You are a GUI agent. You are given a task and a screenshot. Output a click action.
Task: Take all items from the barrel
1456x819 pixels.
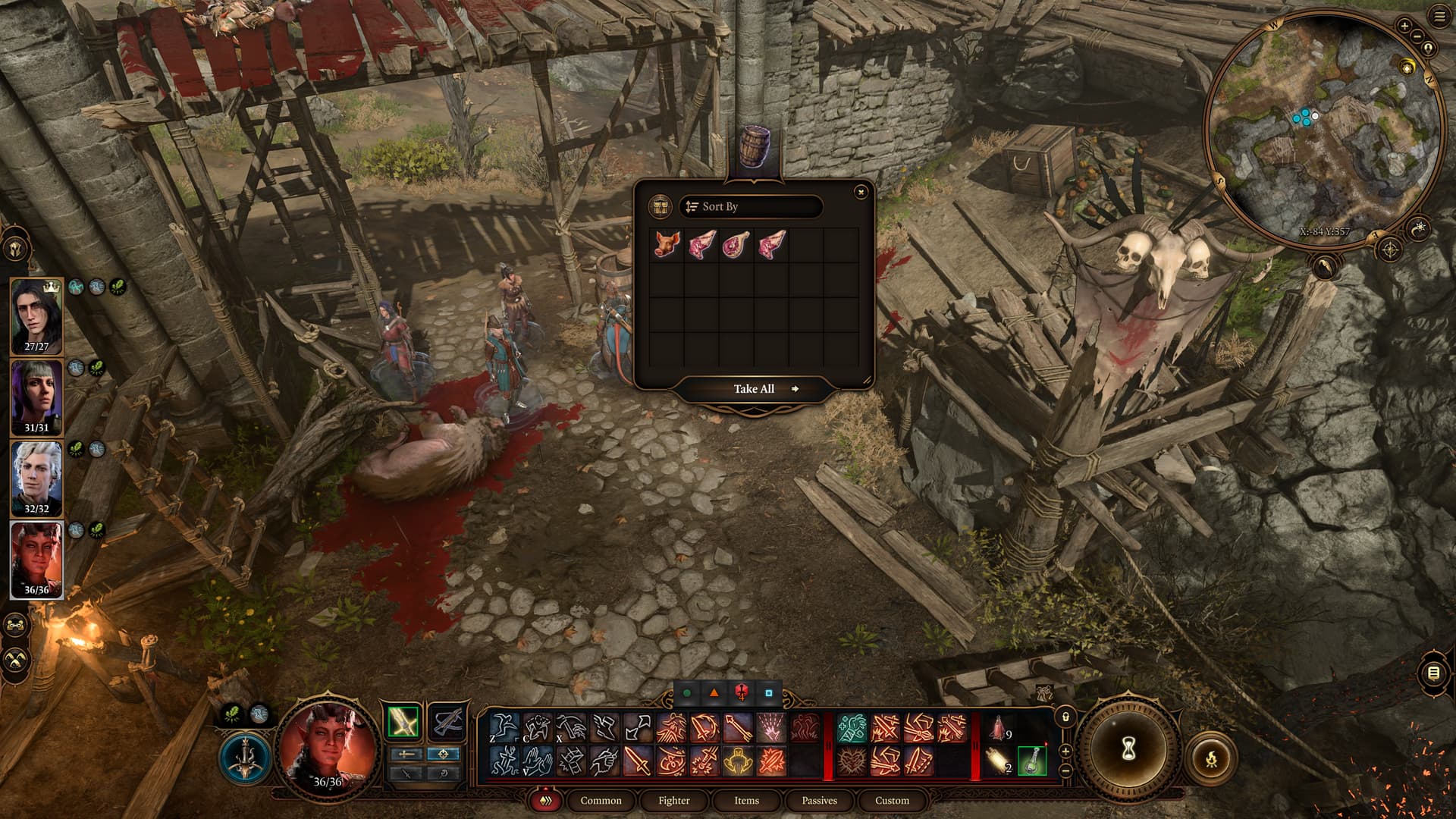point(754,389)
